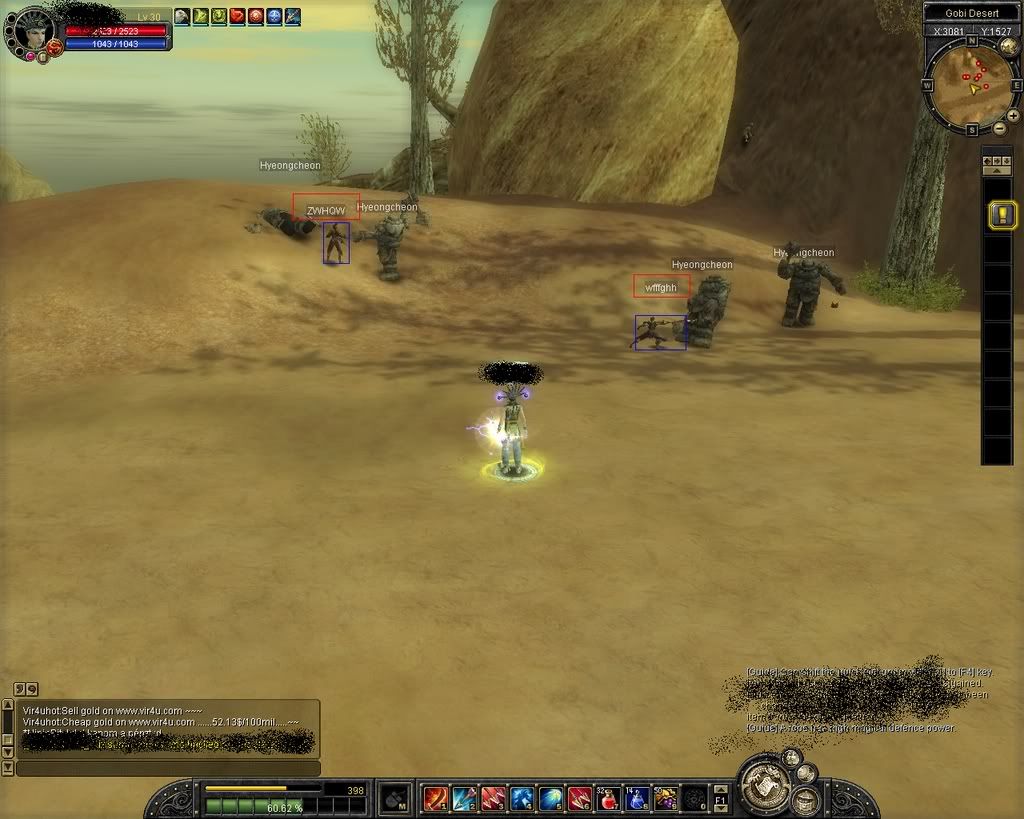The width and height of the screenshot is (1024, 819).
Task: Activate the red slash skill in slot 1
Action: pos(435,798)
